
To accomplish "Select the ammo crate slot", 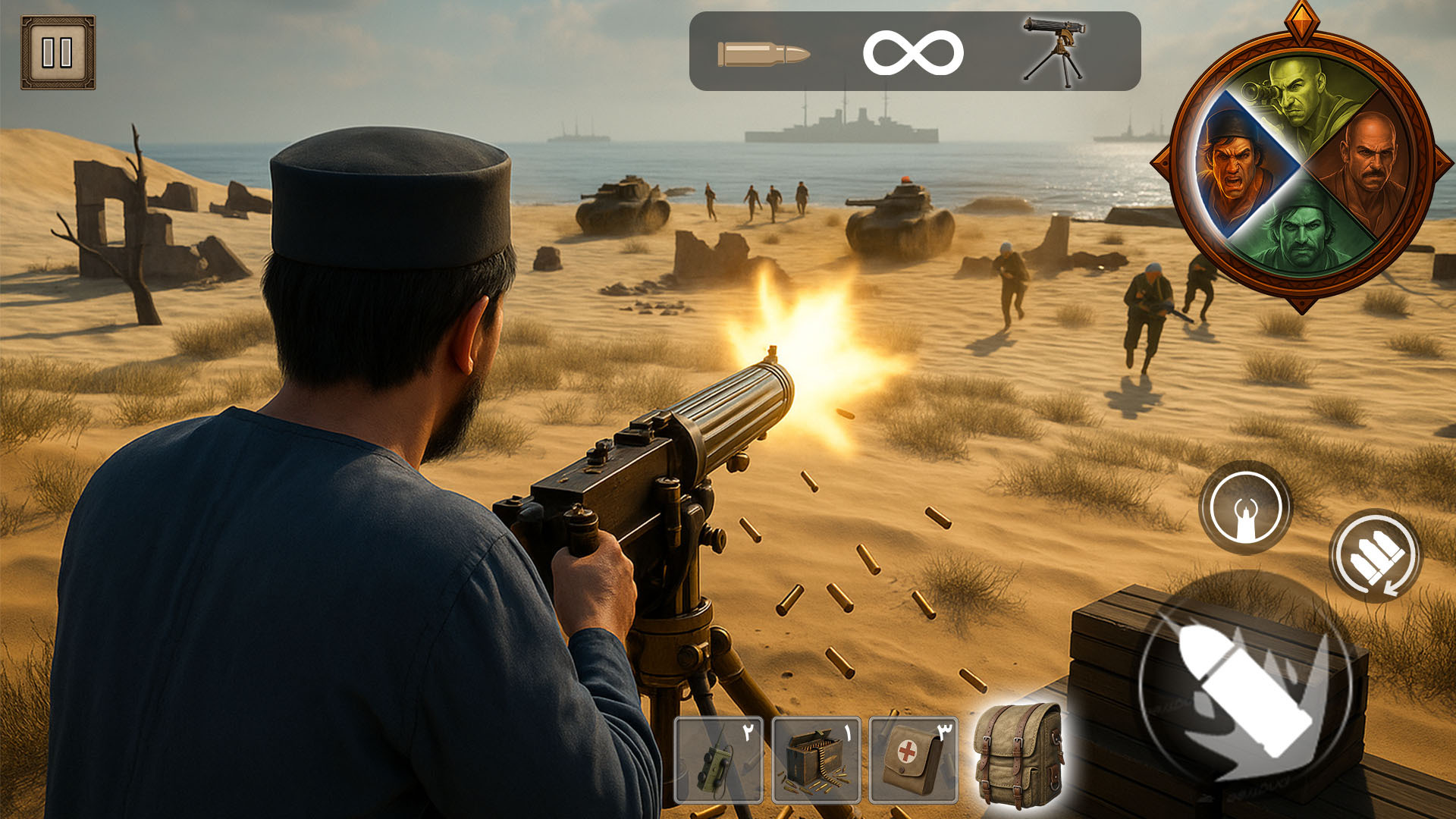I will coord(816,760).
